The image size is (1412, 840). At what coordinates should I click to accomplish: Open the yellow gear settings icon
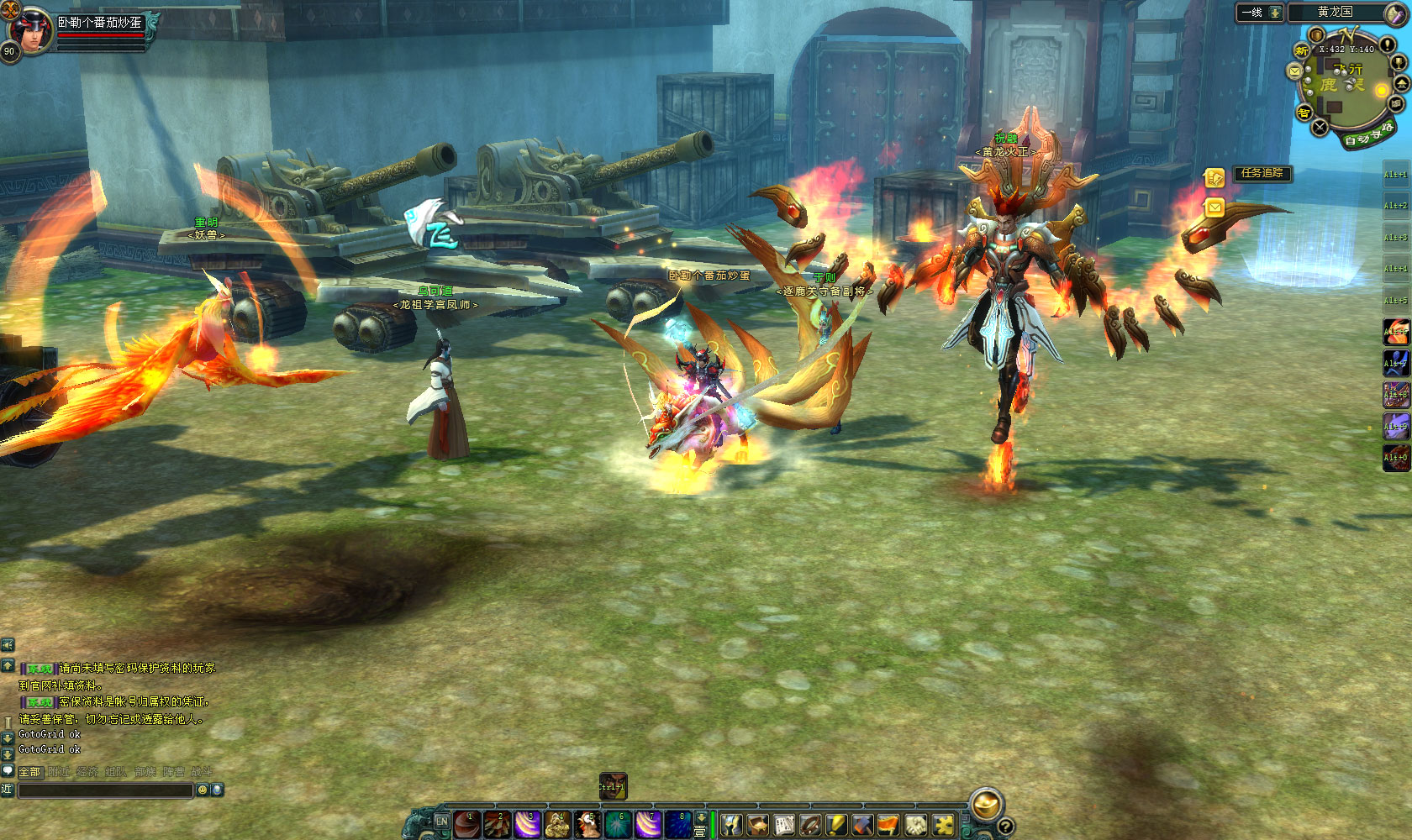click(944, 826)
